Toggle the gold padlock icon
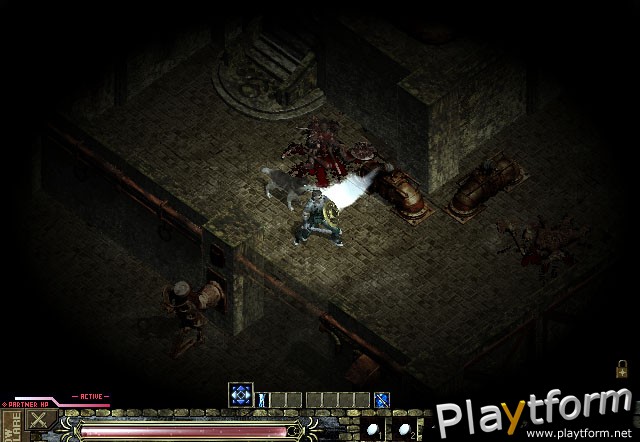Viewport: 640px width, 442px height. [x=622, y=367]
